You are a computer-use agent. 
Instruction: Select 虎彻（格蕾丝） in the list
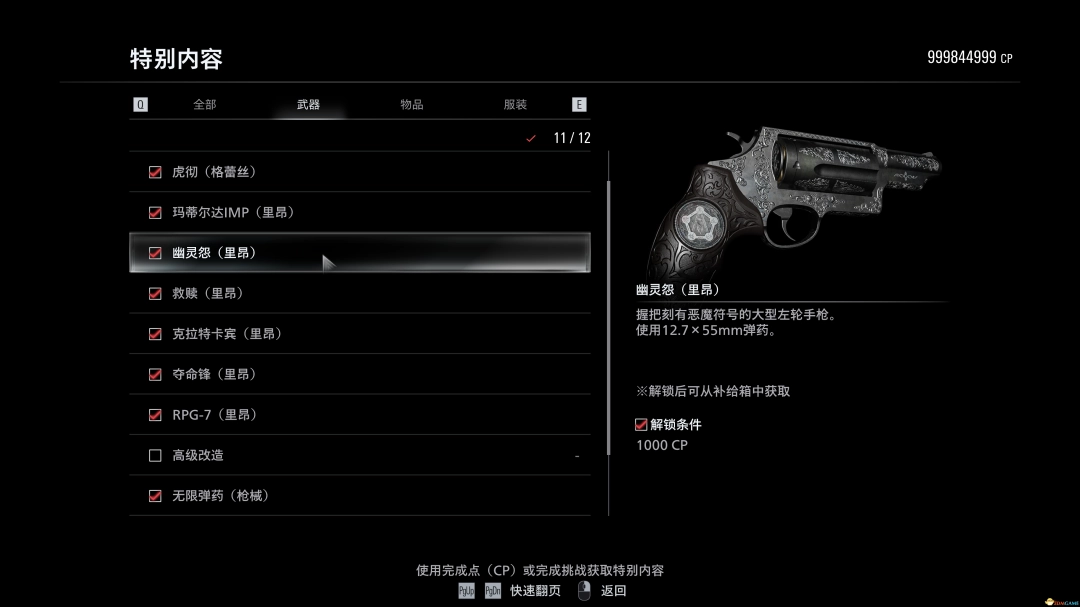(359, 172)
